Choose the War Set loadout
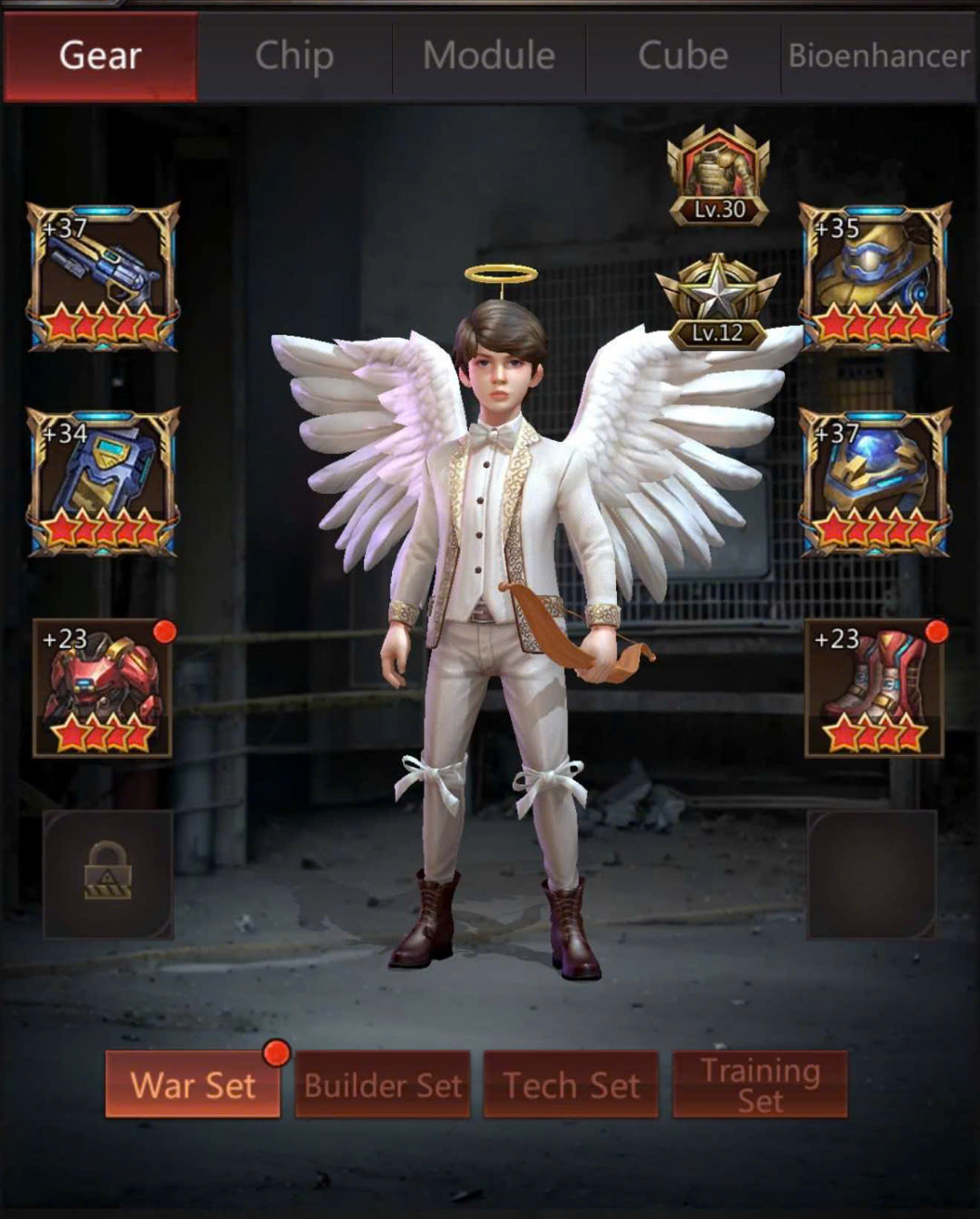The width and height of the screenshot is (980, 1219). tap(193, 1085)
